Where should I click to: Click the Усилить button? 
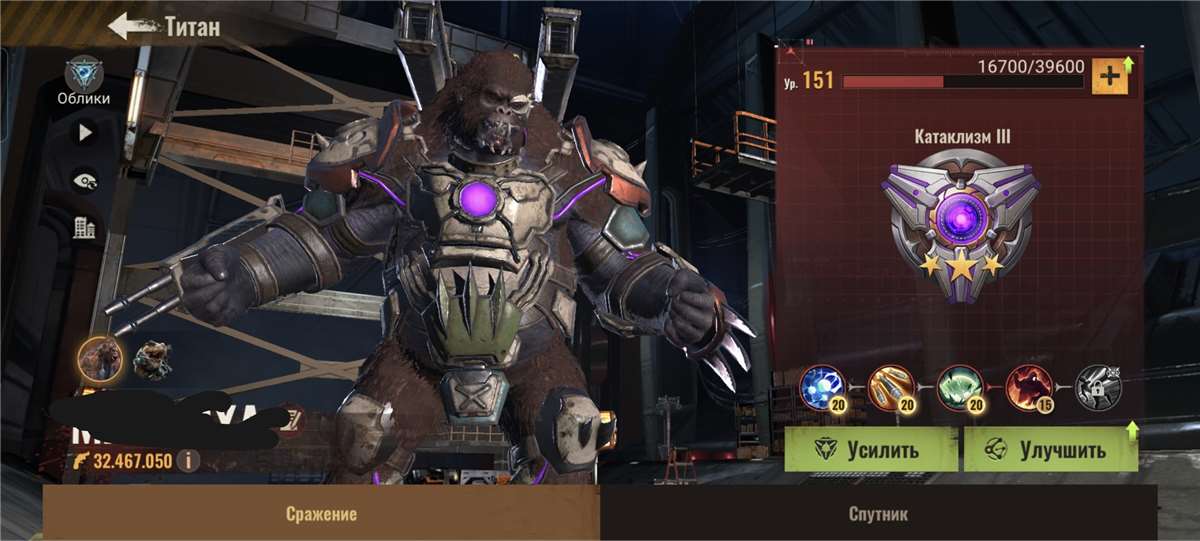tap(871, 449)
